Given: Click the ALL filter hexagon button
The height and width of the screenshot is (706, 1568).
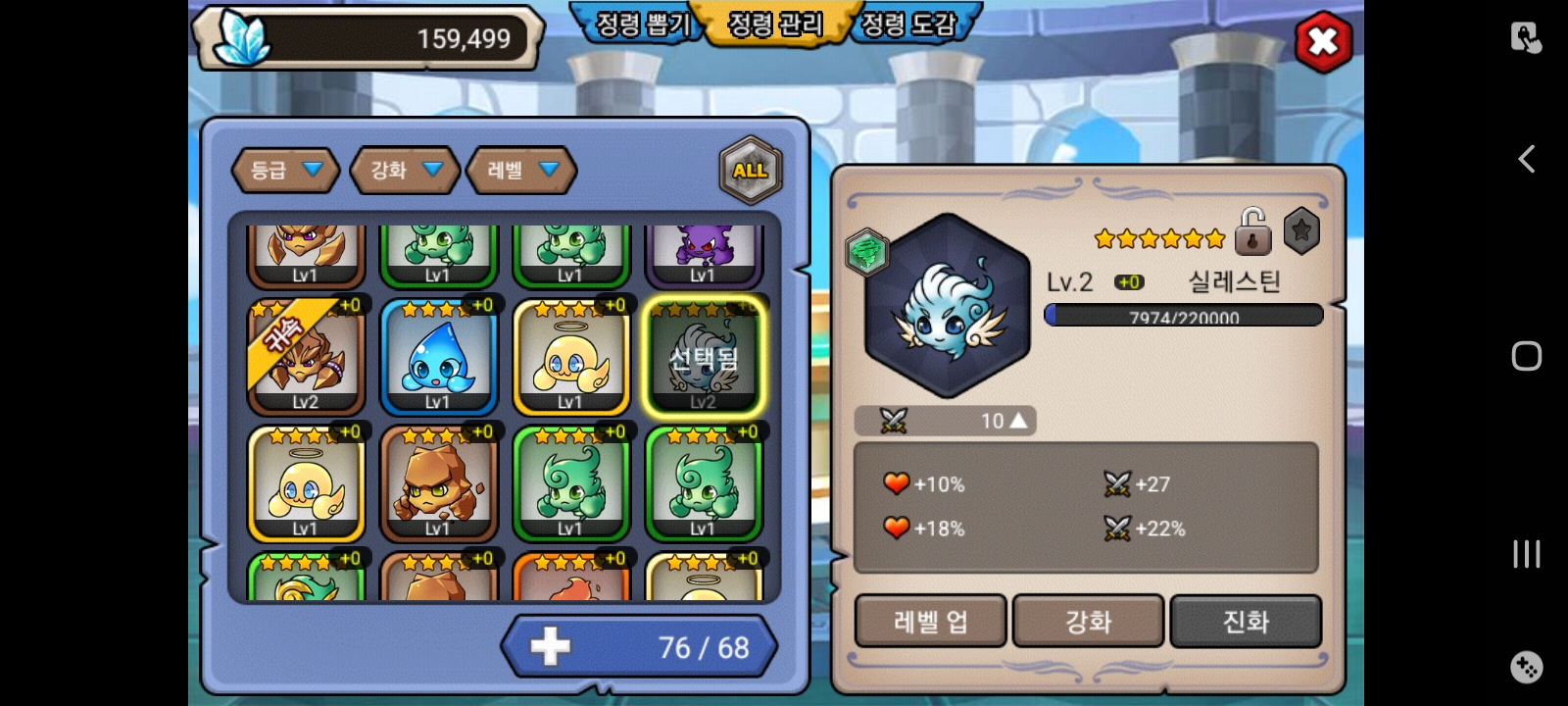Looking at the screenshot, I should point(750,171).
